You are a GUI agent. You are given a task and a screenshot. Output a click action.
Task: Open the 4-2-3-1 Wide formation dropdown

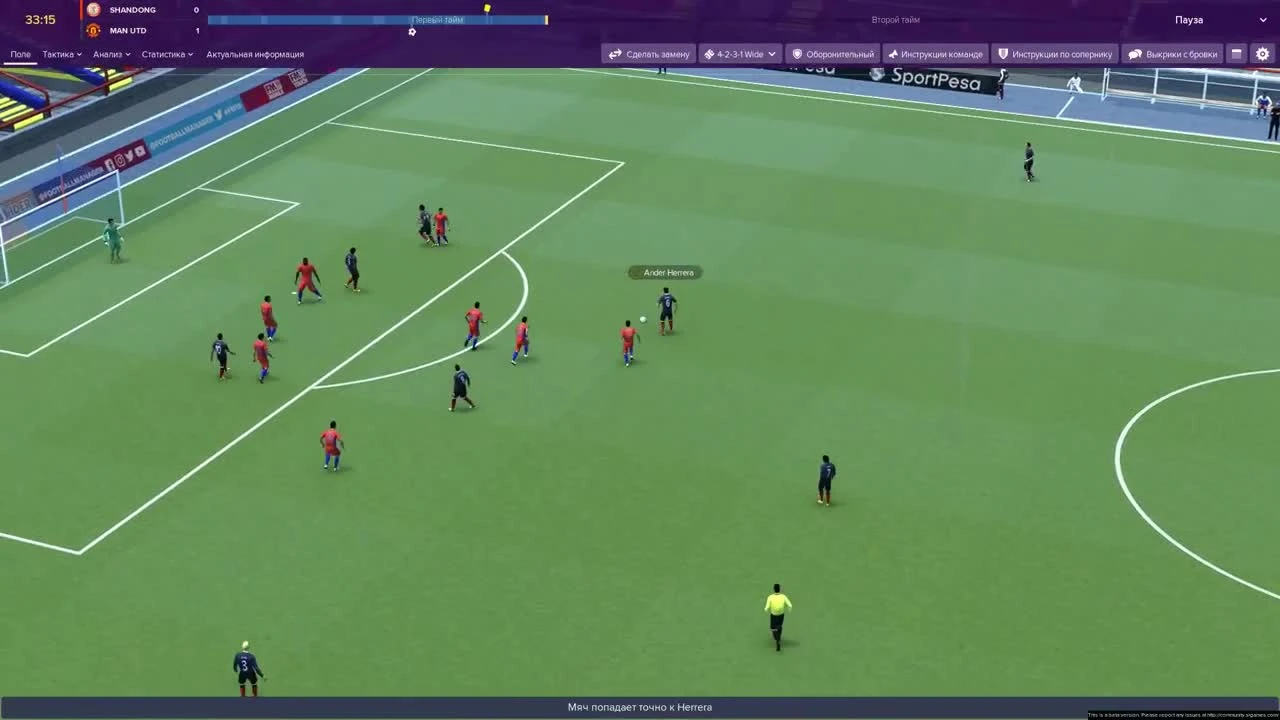pos(739,54)
